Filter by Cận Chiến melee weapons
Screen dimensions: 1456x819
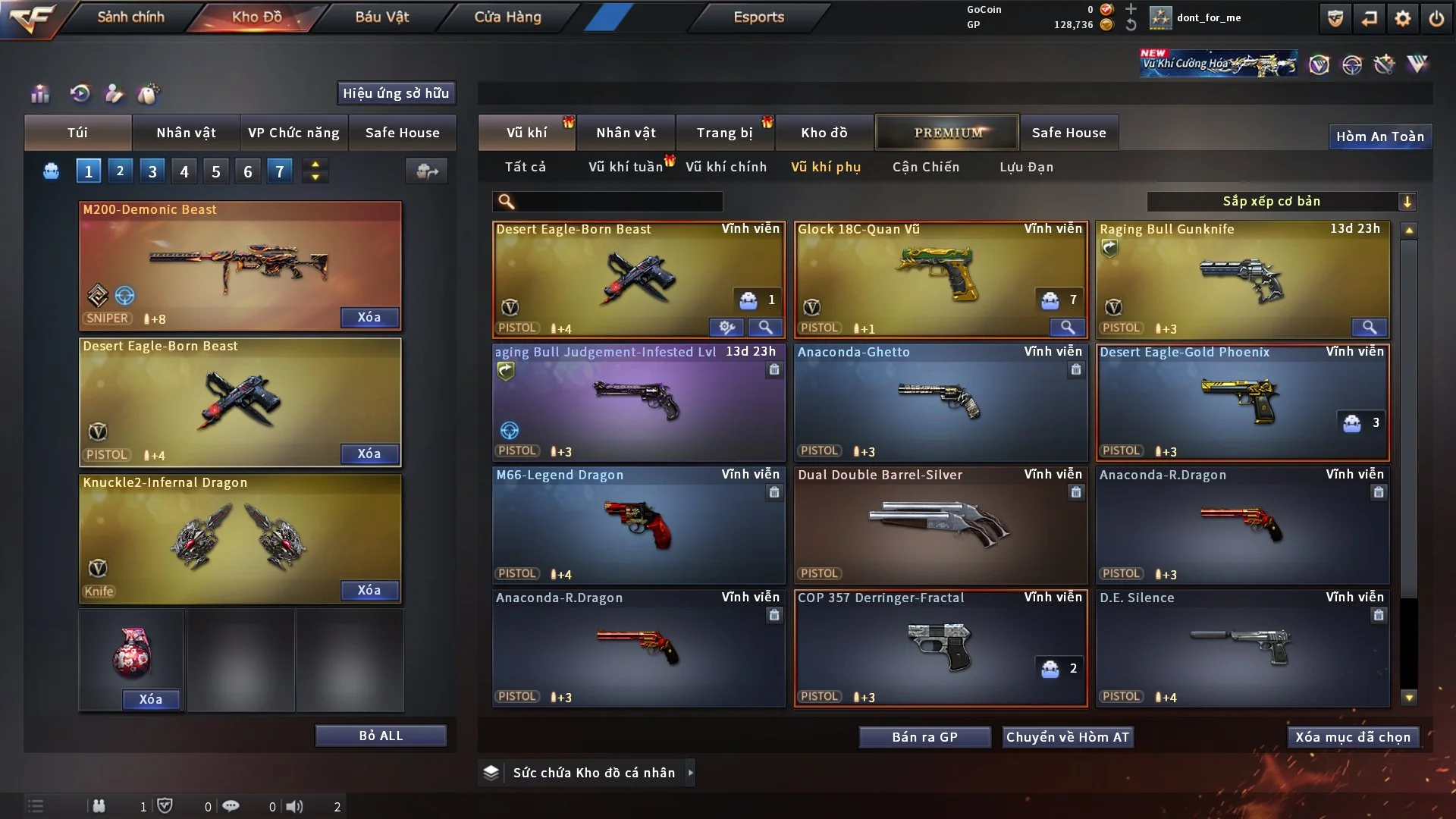925,167
